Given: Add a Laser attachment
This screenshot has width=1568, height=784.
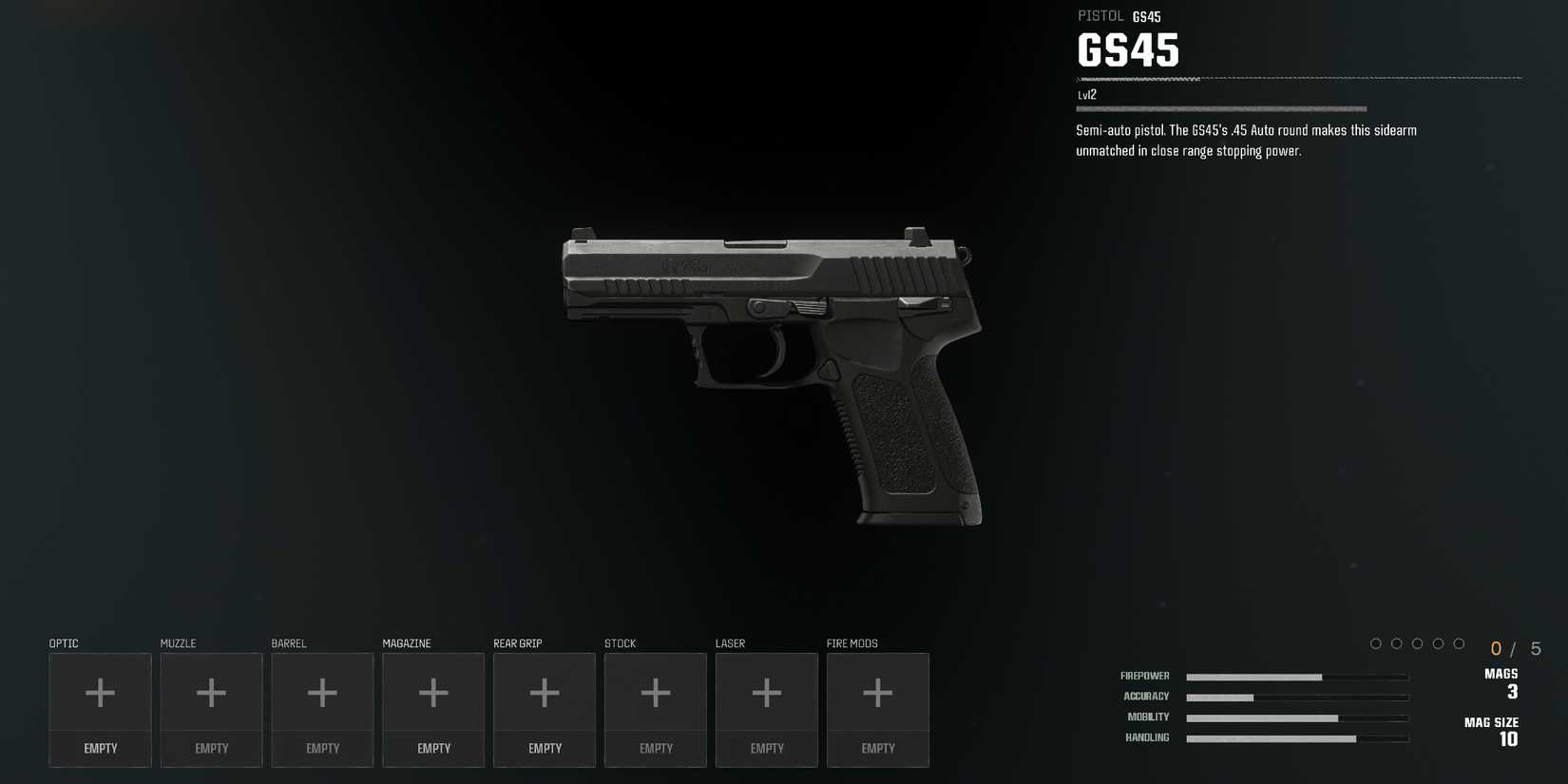Looking at the screenshot, I should [766, 692].
